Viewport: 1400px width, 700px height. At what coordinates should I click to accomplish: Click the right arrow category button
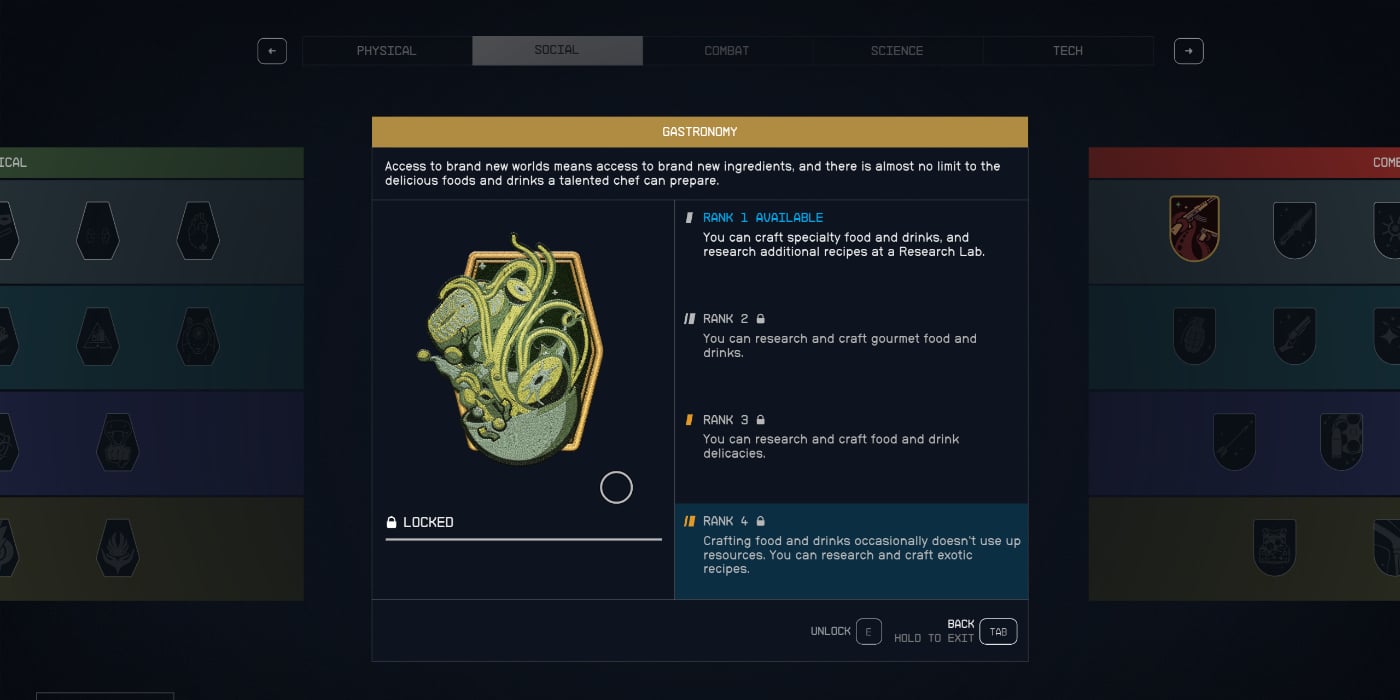coord(1188,51)
